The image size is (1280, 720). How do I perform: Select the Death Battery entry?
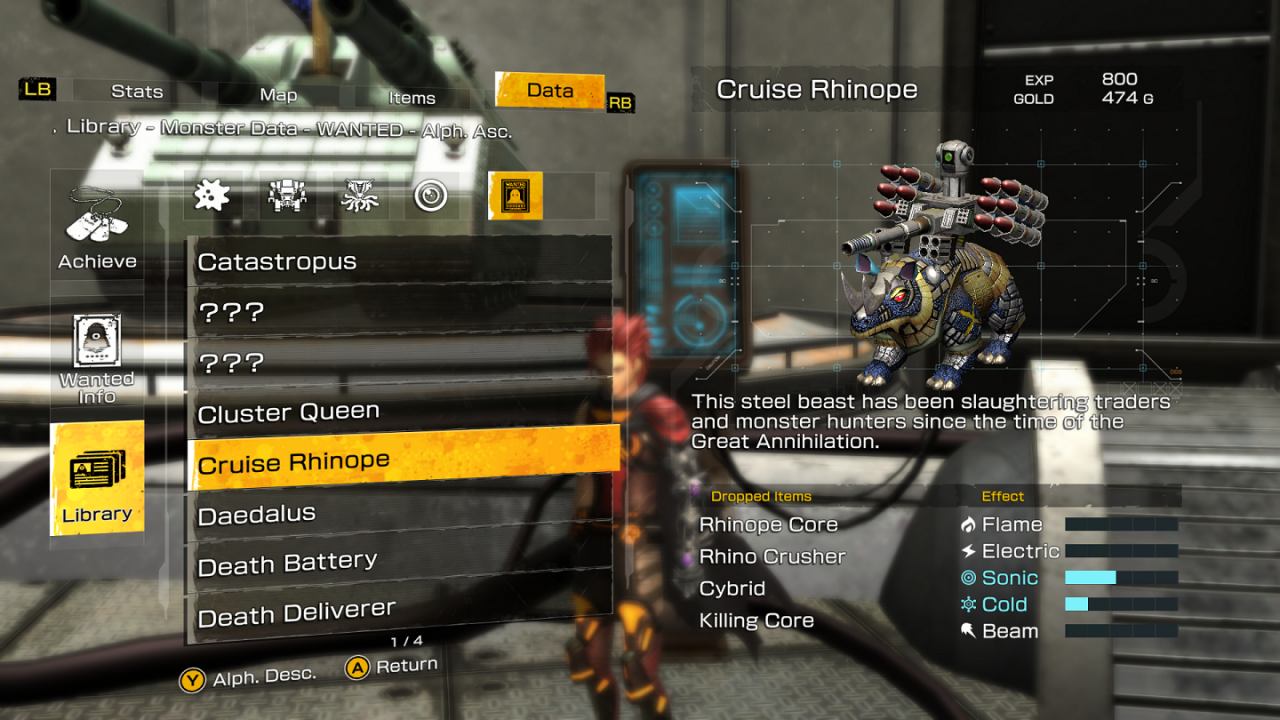[x=400, y=563]
